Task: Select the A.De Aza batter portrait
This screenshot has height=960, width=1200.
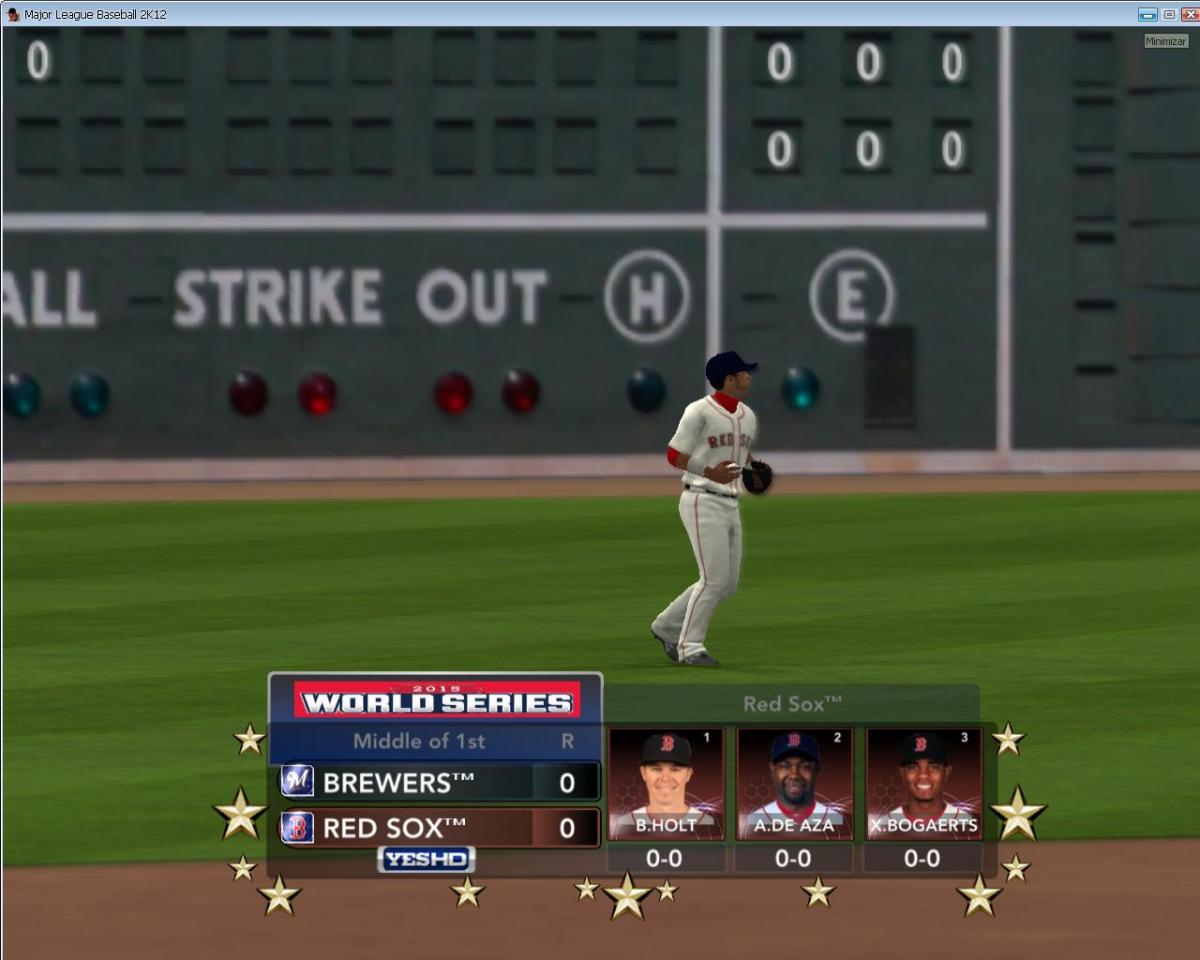Action: 794,784
